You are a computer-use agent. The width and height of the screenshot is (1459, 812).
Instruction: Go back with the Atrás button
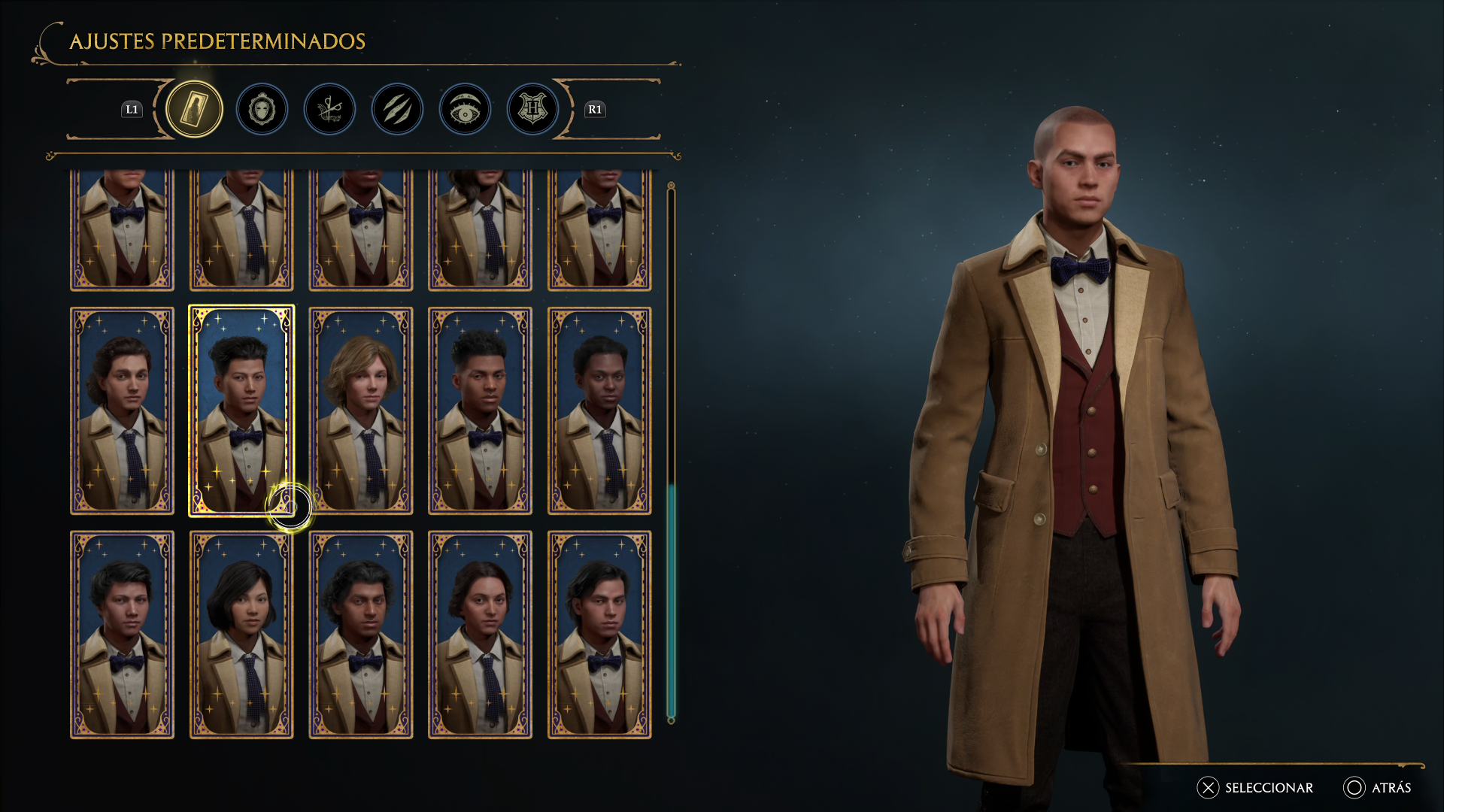tap(1378, 788)
